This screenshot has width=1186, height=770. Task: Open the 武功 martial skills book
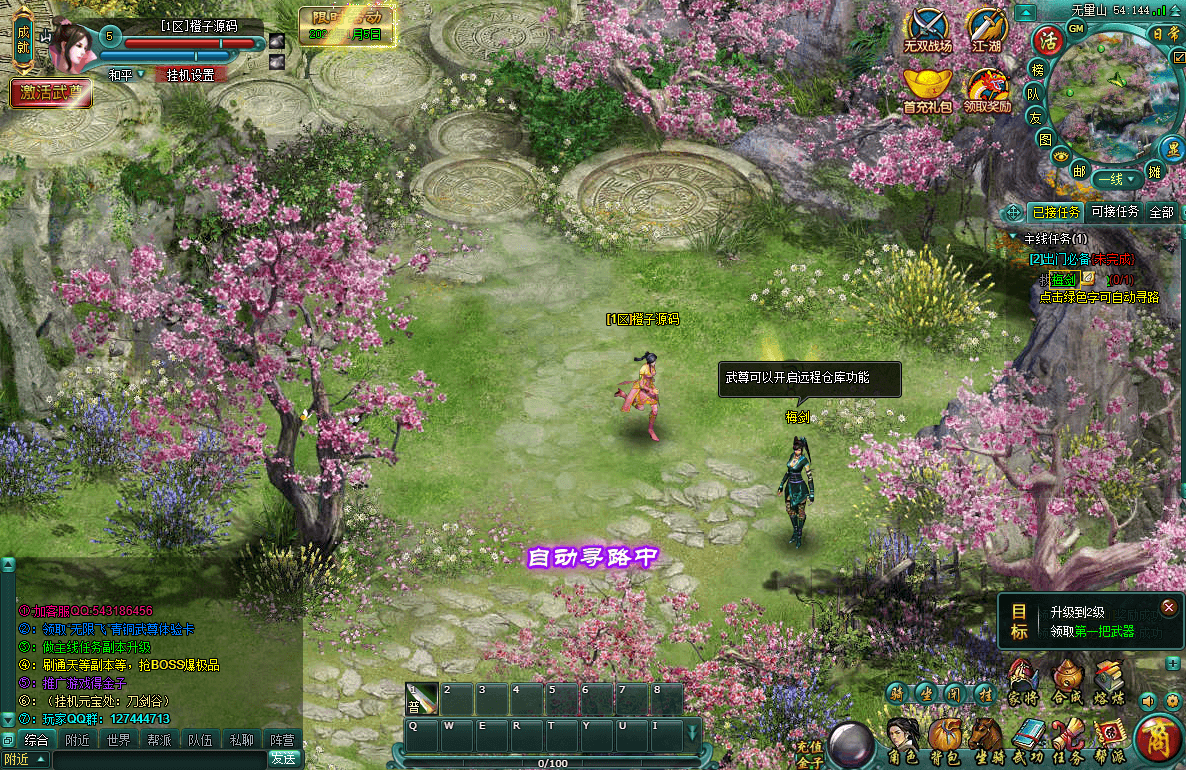pyautogui.click(x=1027, y=740)
